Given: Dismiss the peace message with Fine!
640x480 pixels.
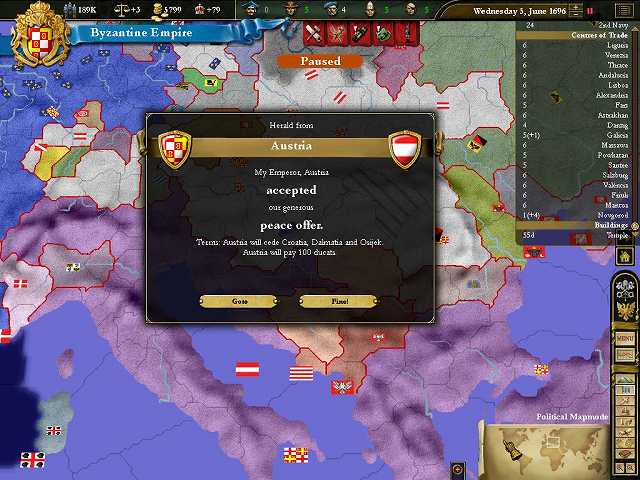Looking at the screenshot, I should click(338, 301).
